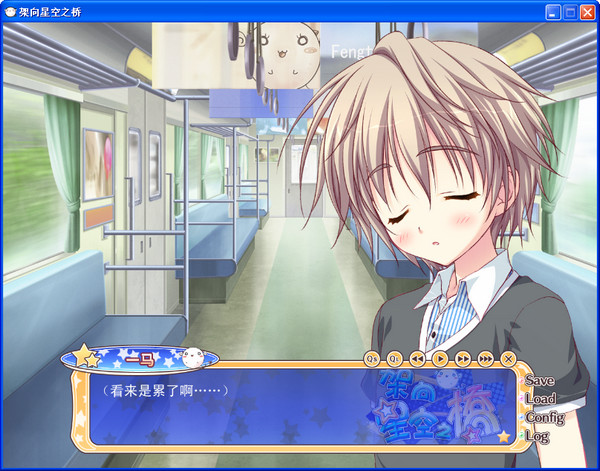Click the quick load (QL) button
The height and width of the screenshot is (471, 600).
point(395,358)
